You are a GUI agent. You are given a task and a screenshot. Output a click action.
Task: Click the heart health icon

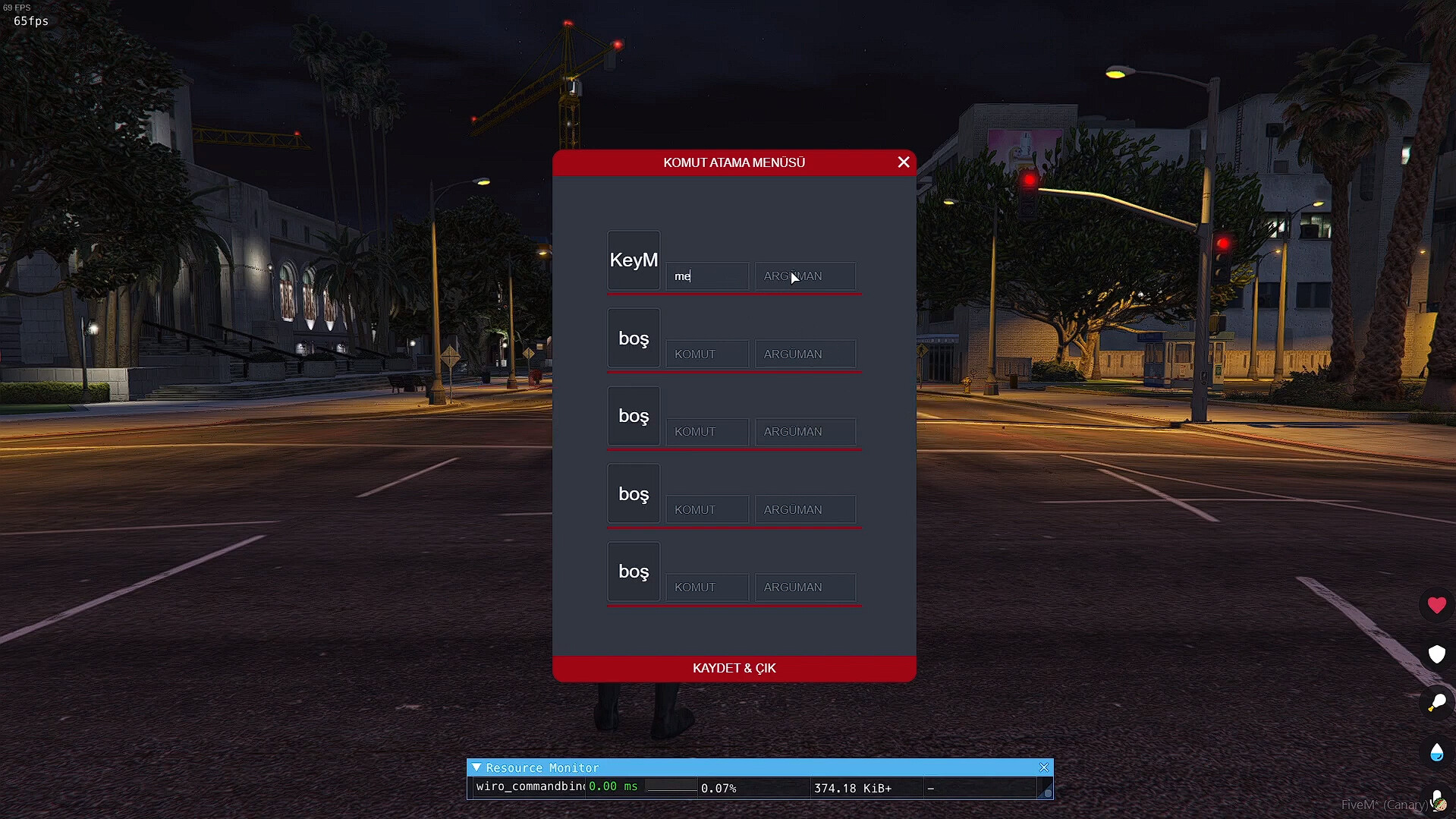pyautogui.click(x=1436, y=606)
